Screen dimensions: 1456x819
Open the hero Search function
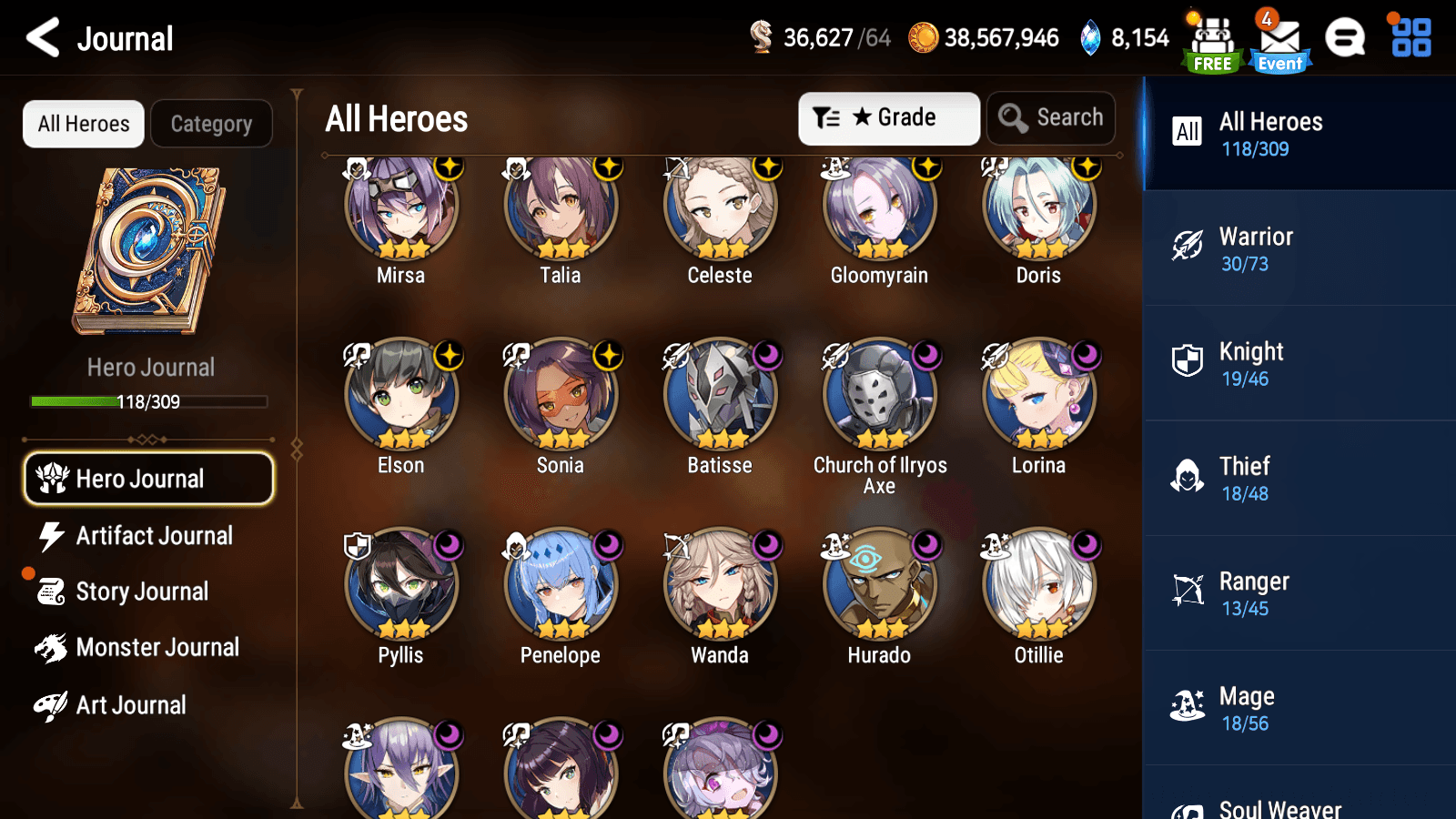[1051, 117]
